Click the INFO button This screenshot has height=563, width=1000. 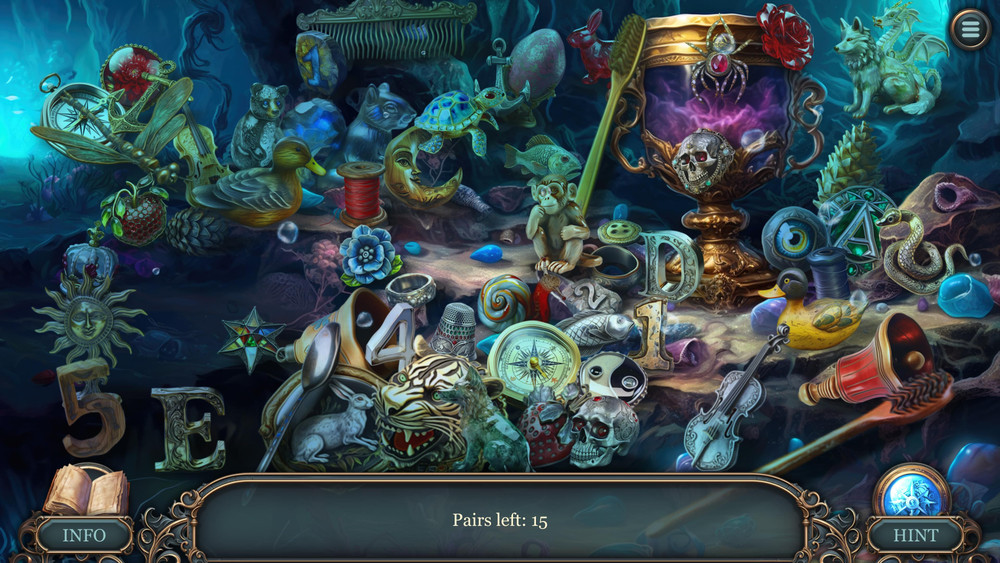pyautogui.click(x=84, y=535)
